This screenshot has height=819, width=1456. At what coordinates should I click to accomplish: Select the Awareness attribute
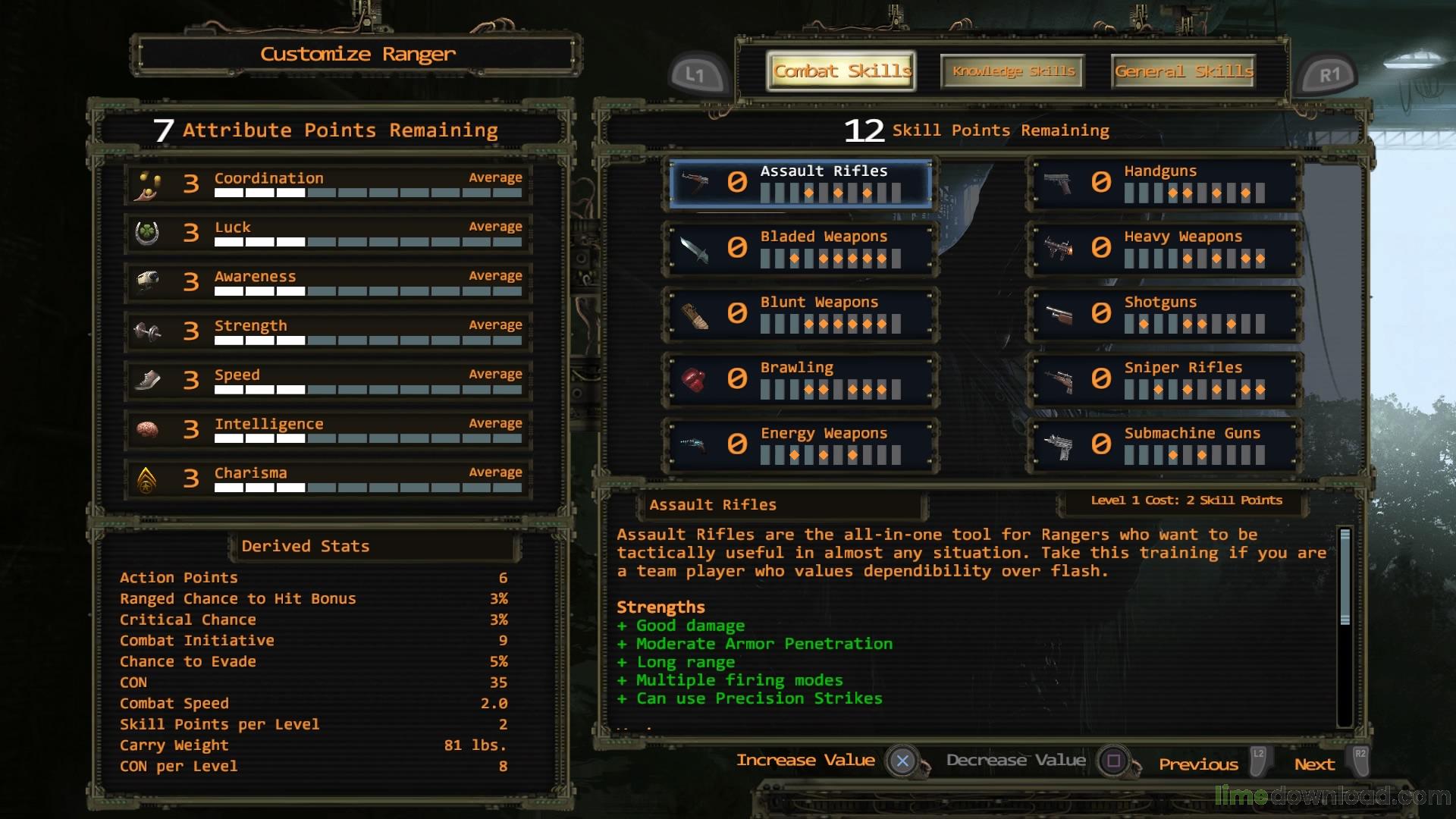pyautogui.click(x=328, y=282)
